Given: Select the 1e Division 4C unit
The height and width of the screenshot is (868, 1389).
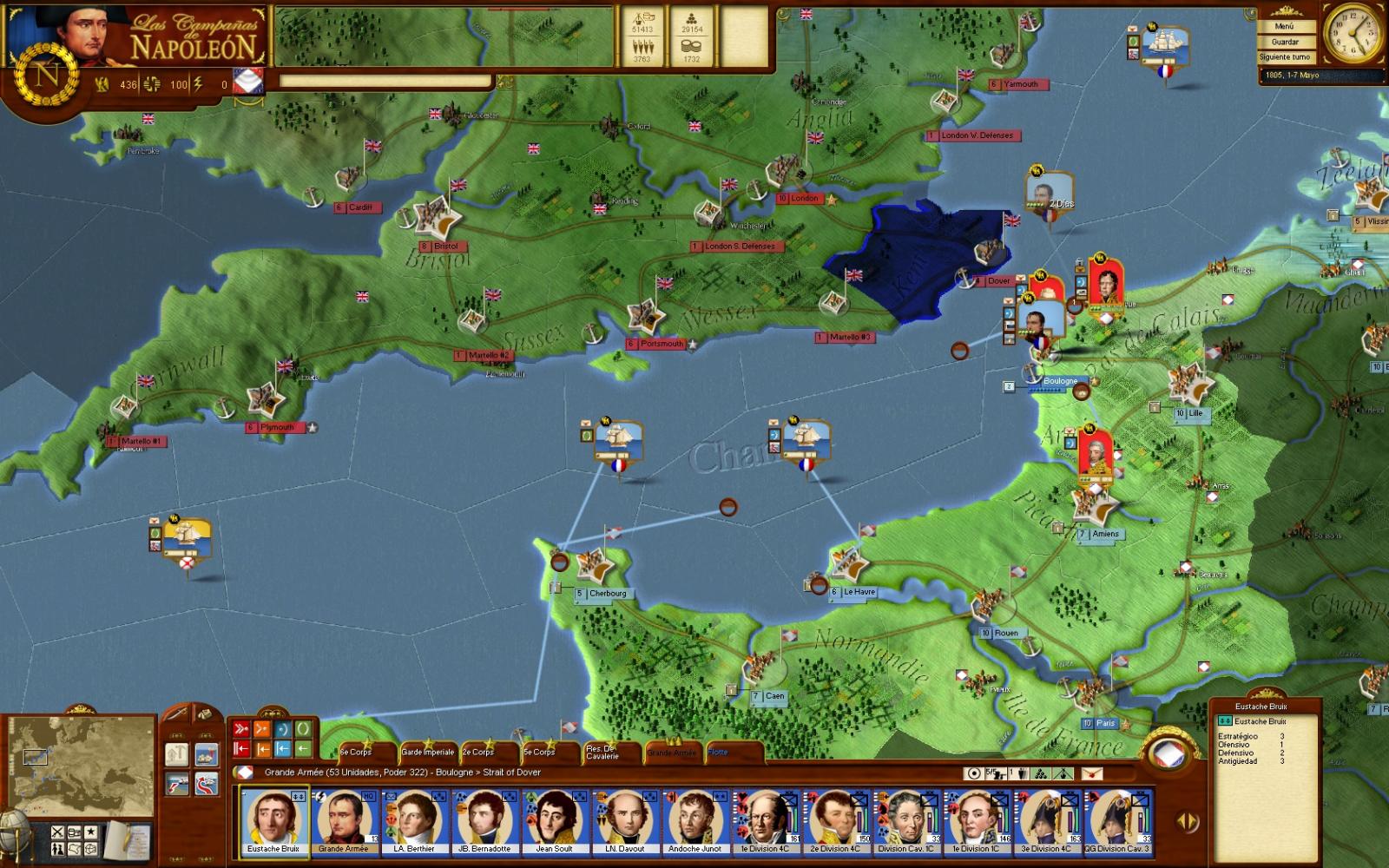Looking at the screenshot, I should [765, 821].
